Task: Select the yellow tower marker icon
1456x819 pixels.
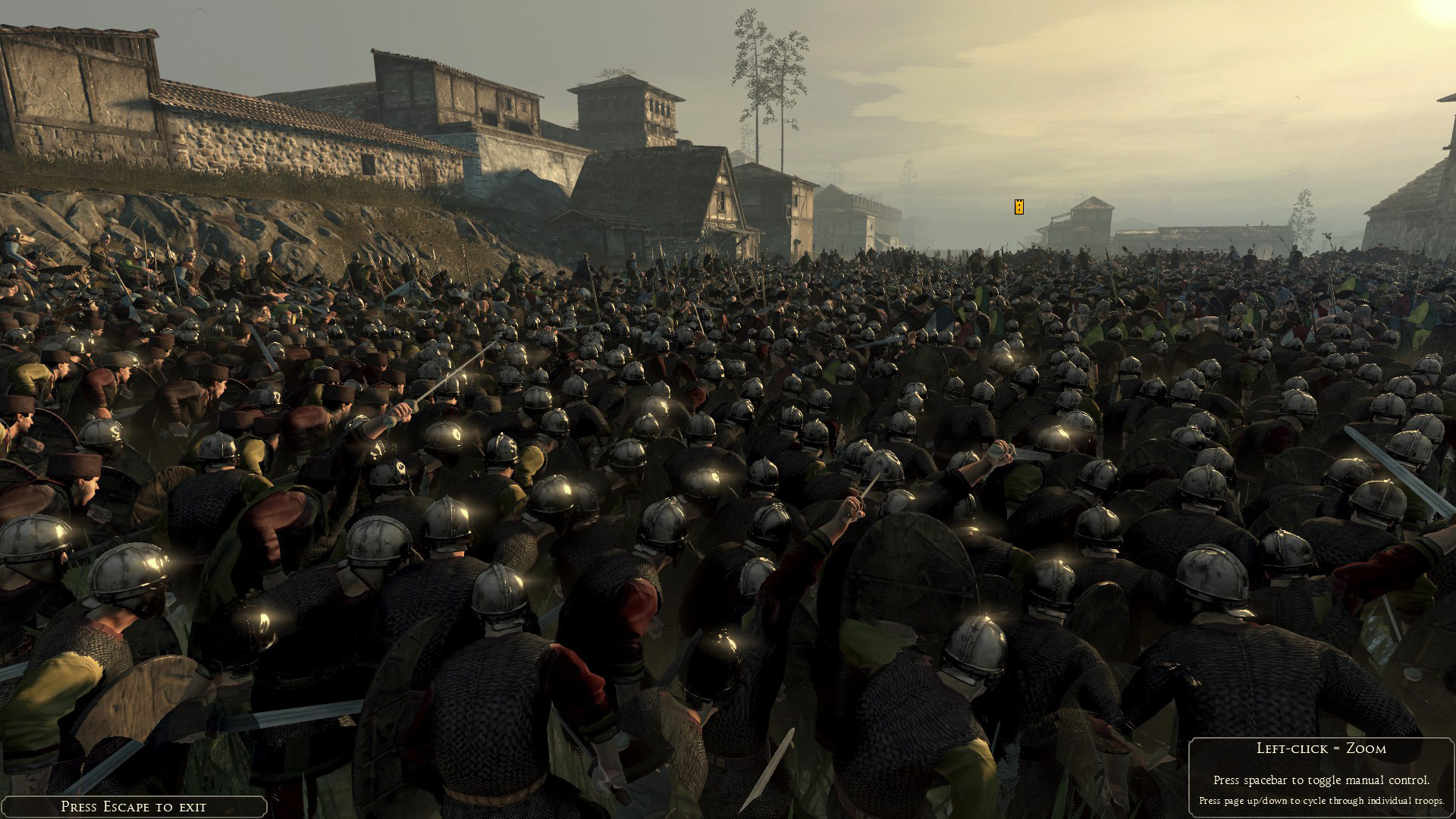Action: (1019, 206)
